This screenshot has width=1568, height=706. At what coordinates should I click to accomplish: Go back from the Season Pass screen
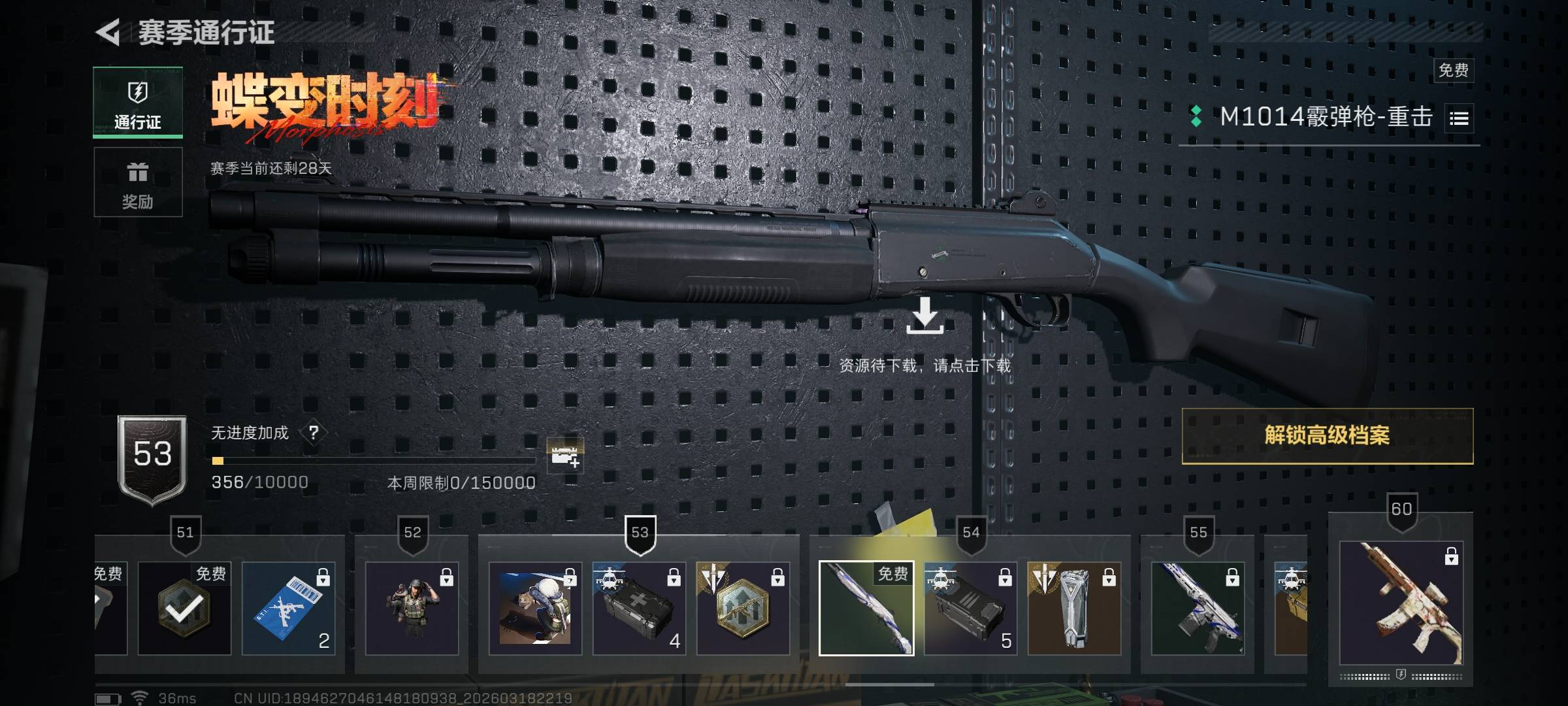tap(108, 33)
